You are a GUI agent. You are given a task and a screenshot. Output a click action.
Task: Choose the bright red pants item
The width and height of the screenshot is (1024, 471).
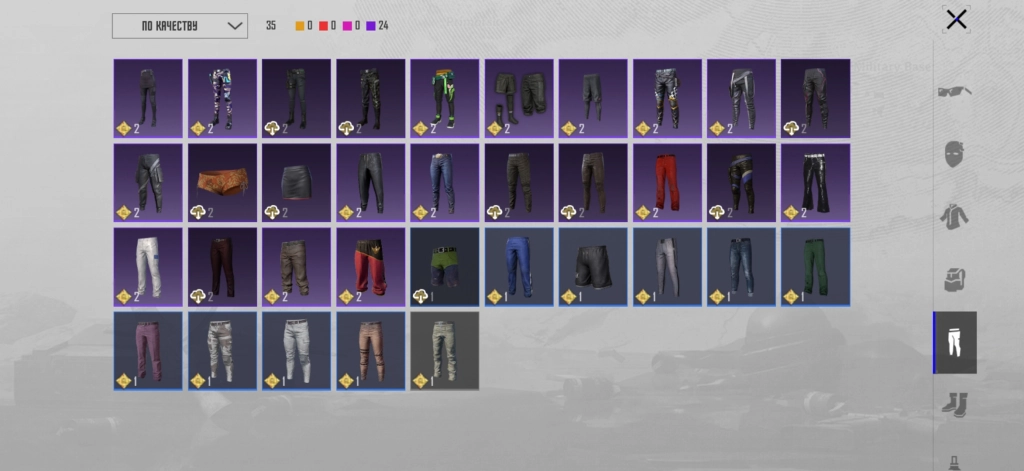tap(666, 181)
